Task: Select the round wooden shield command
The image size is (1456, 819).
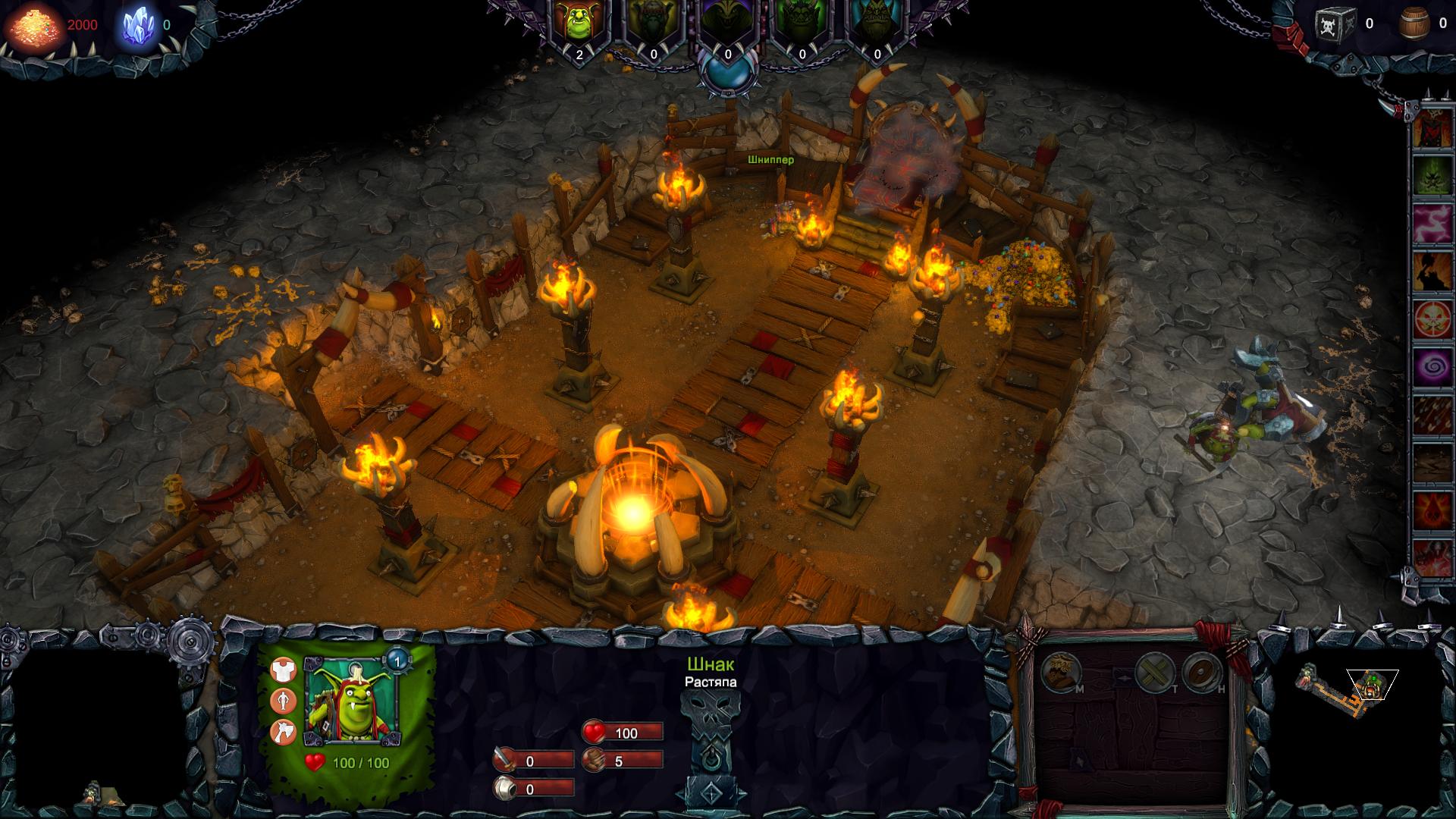Action: [x=1201, y=671]
